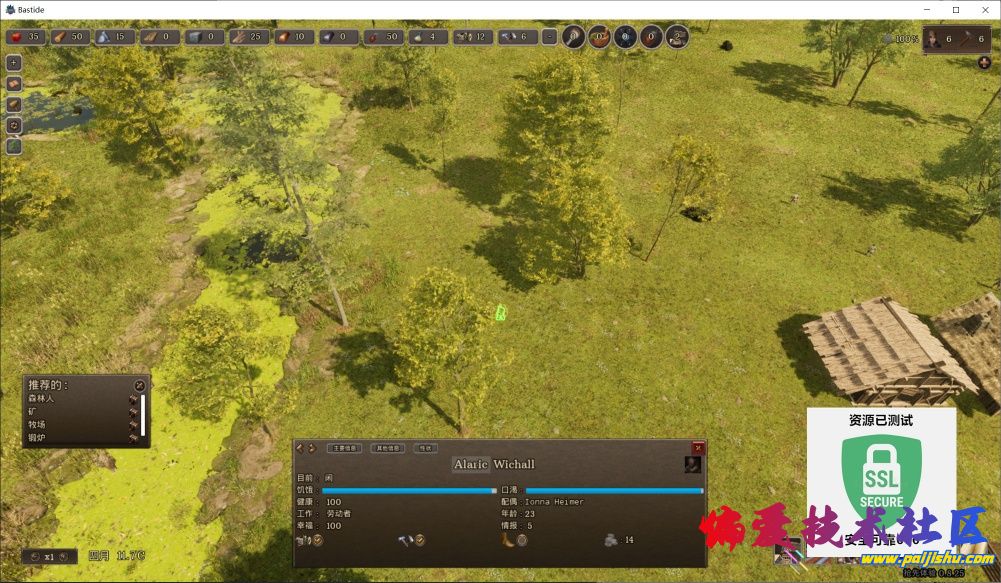This screenshot has height=583, width=1001.
Task: Click the round plus button under population
Action: tap(984, 62)
